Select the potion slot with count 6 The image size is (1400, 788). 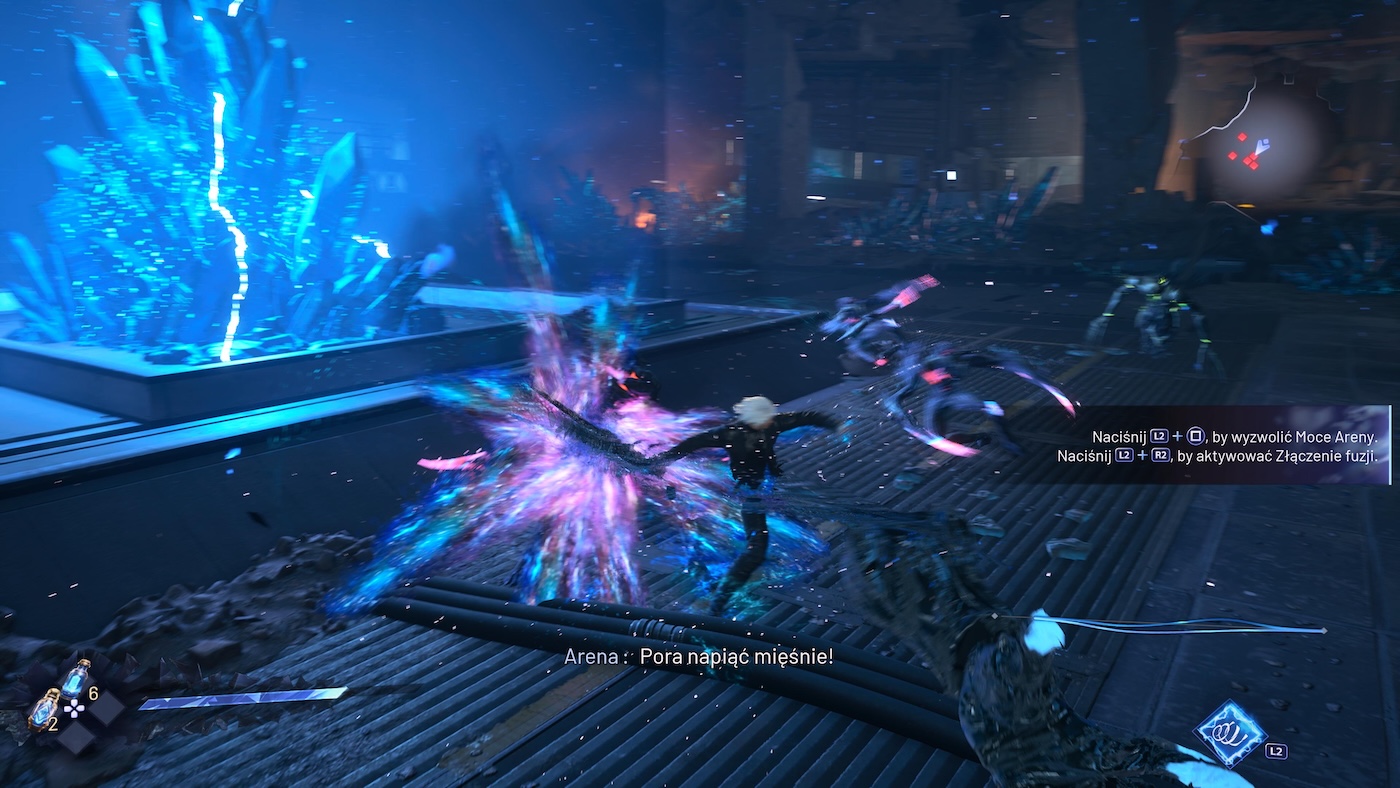coord(77,679)
